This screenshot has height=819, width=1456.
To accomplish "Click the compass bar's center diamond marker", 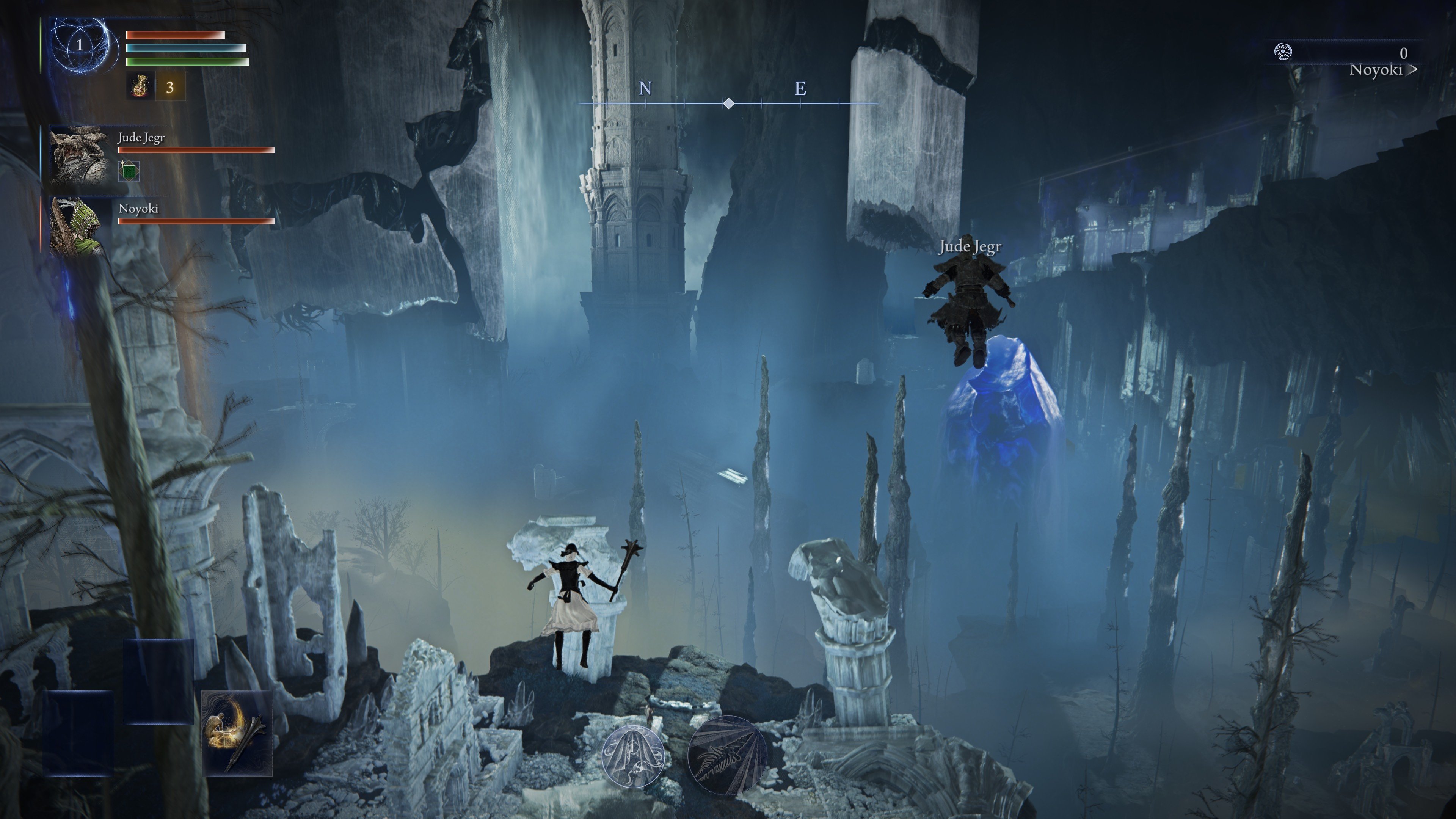I will click(x=729, y=104).
